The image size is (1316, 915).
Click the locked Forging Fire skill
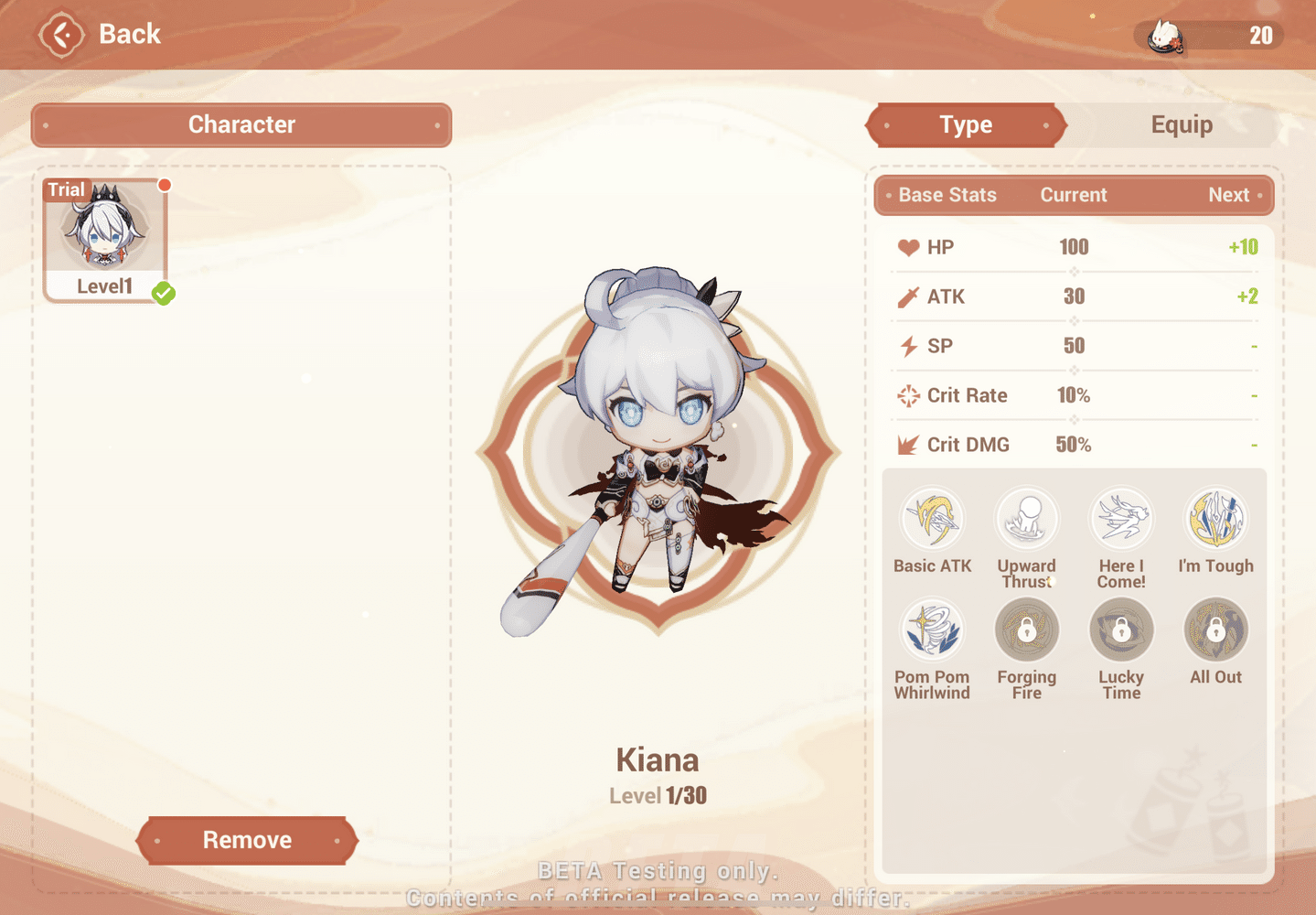1026,630
